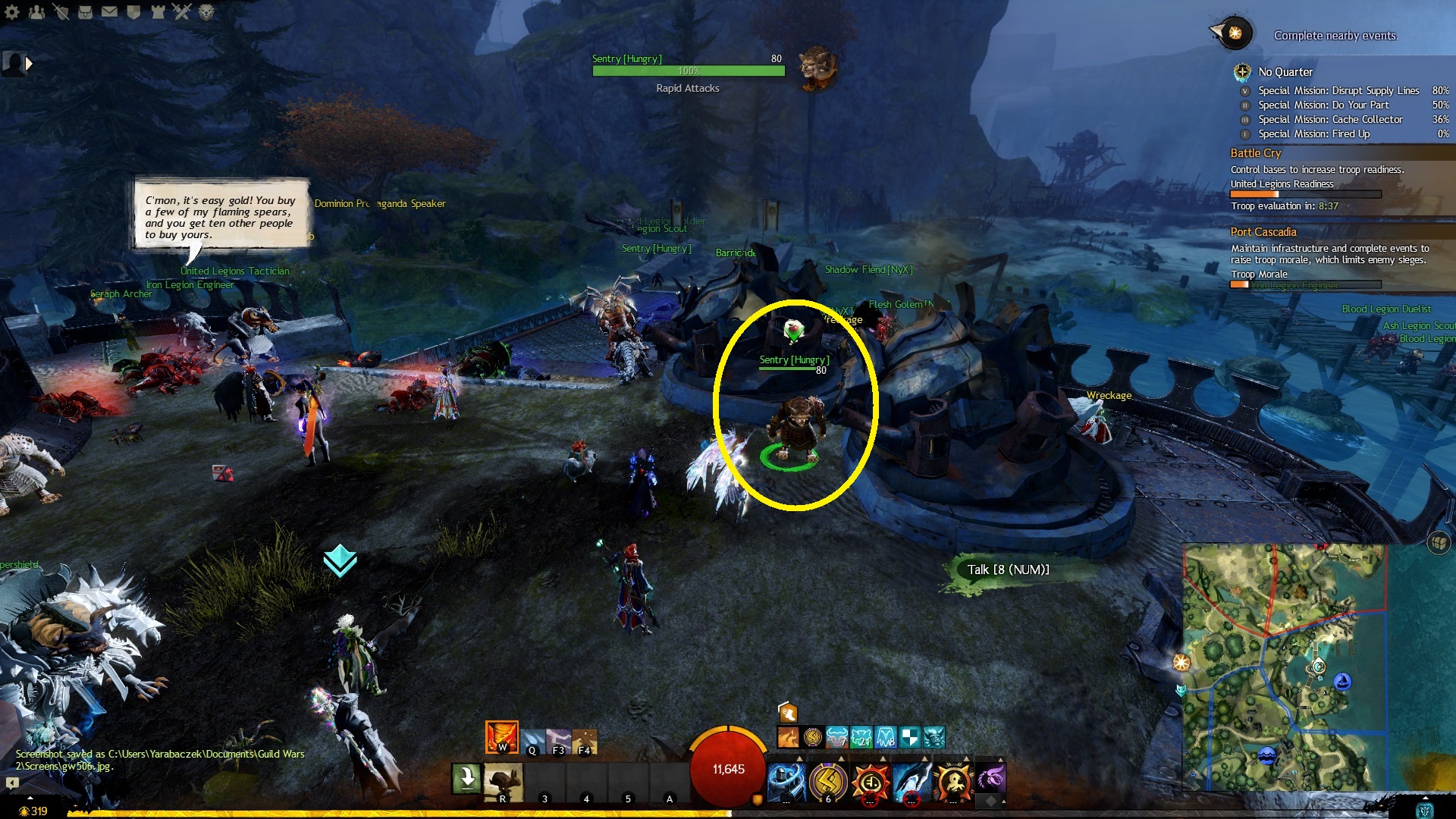Screen dimensions: 1456x819
Task: Click the Talk interaction prompt
Action: [x=1007, y=570]
